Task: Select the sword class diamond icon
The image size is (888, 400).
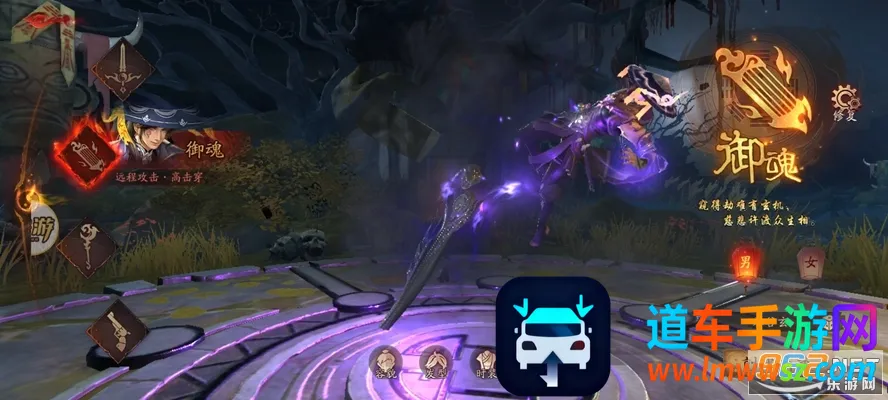Action: point(122,67)
